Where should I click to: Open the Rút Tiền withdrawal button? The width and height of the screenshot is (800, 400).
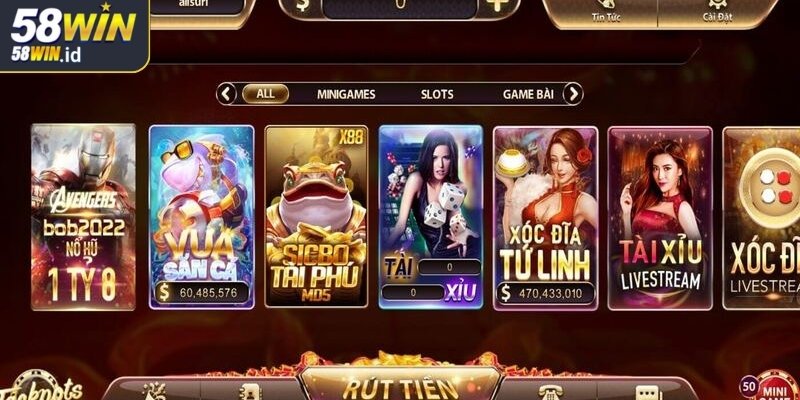[x=400, y=386]
